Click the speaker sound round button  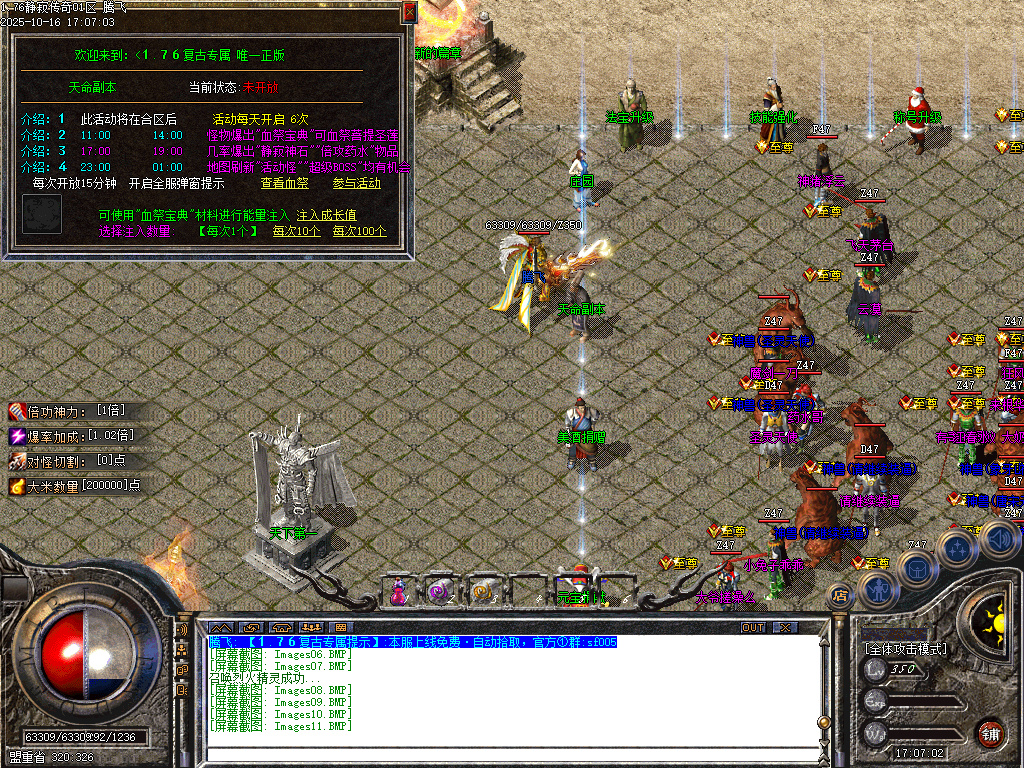point(999,540)
